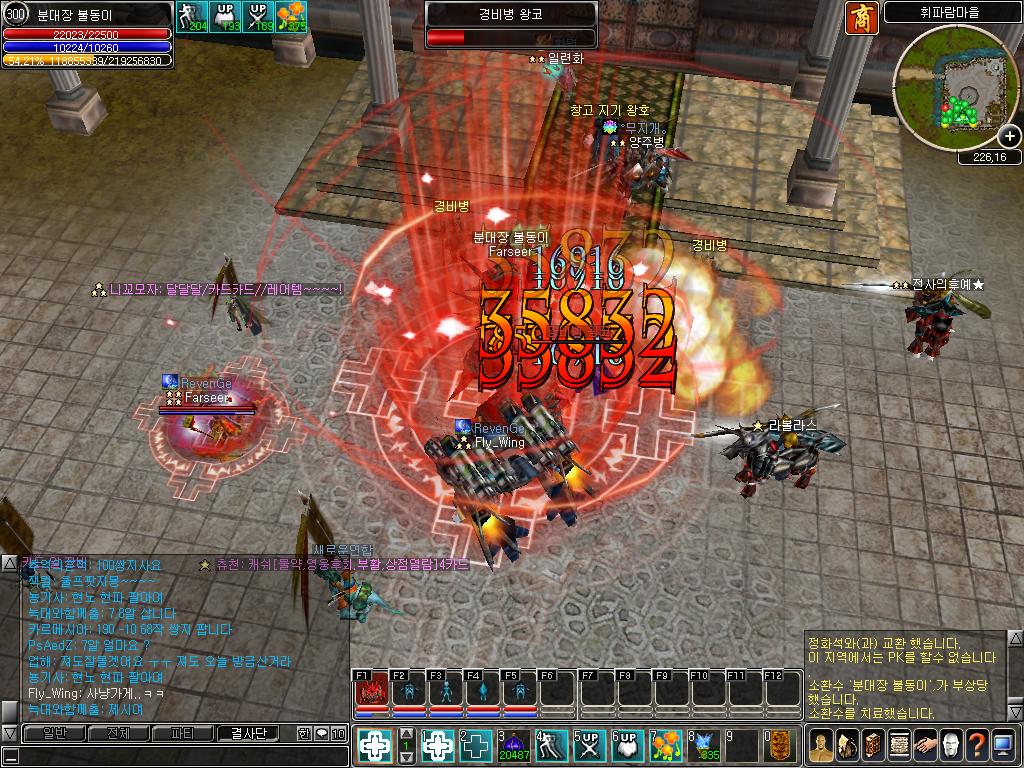Select the F1 red monster summon slot
Image resolution: width=1024 pixels, height=768 pixels.
(x=372, y=691)
